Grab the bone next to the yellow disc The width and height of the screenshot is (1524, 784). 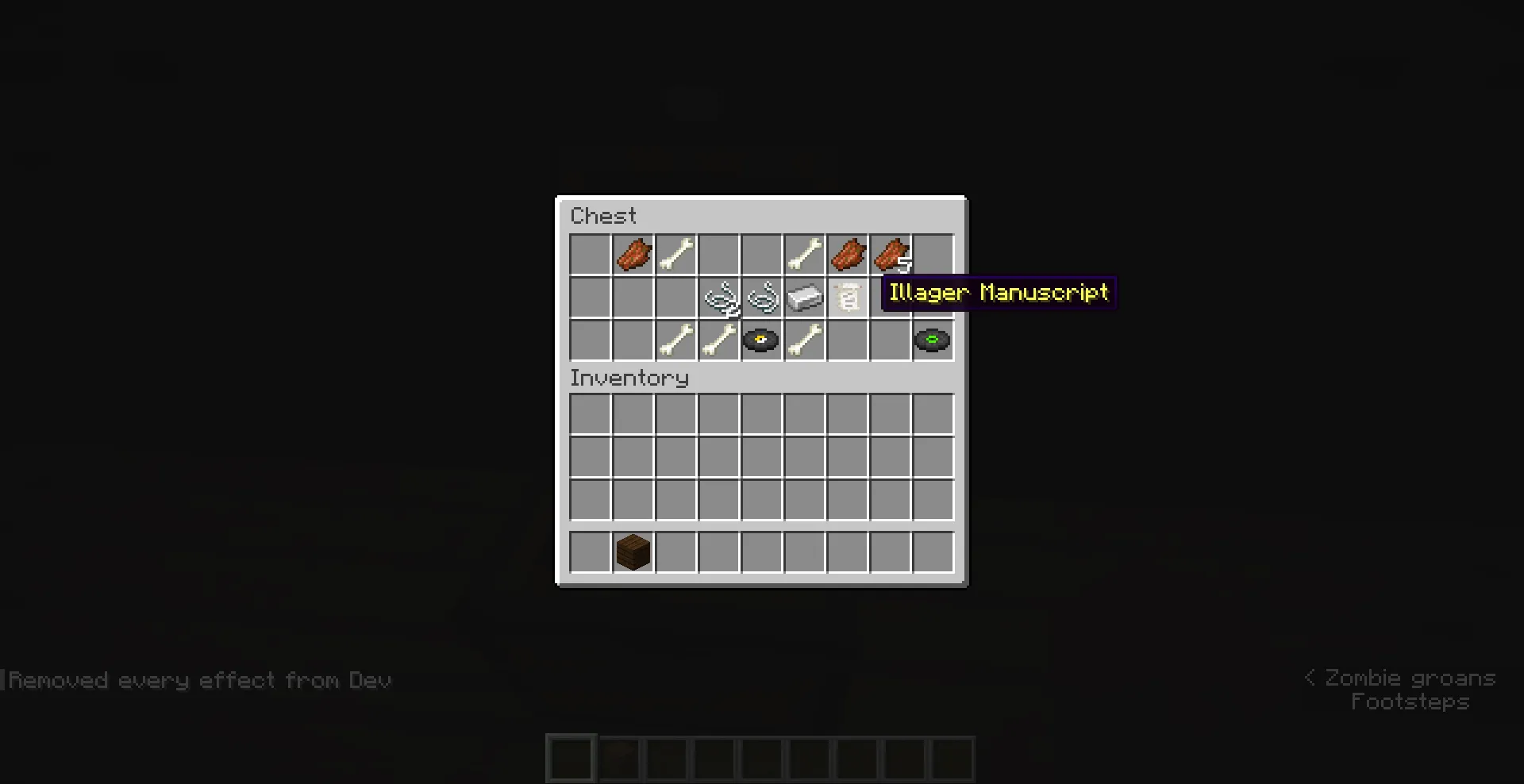[804, 340]
